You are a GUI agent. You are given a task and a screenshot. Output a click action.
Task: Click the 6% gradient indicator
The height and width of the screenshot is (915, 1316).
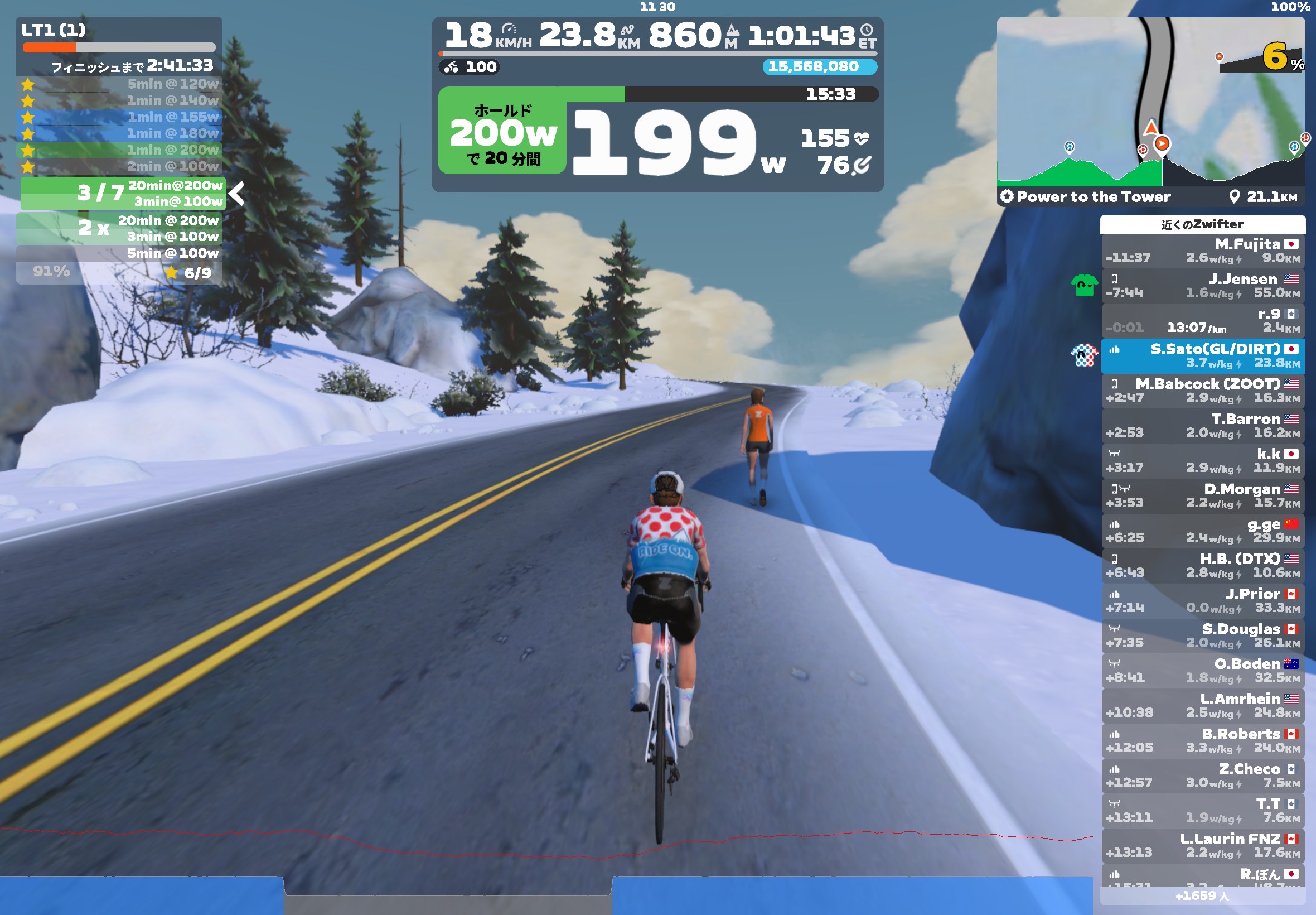[x=1280, y=57]
